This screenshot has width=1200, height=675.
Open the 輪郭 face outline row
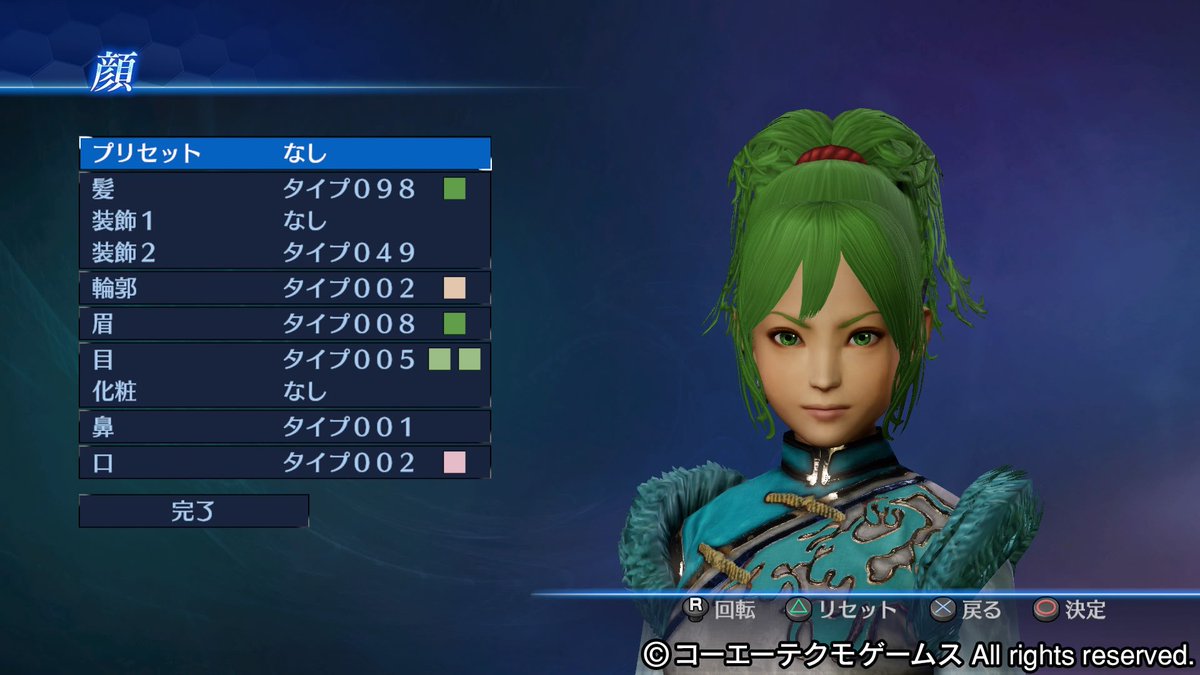(x=250, y=289)
